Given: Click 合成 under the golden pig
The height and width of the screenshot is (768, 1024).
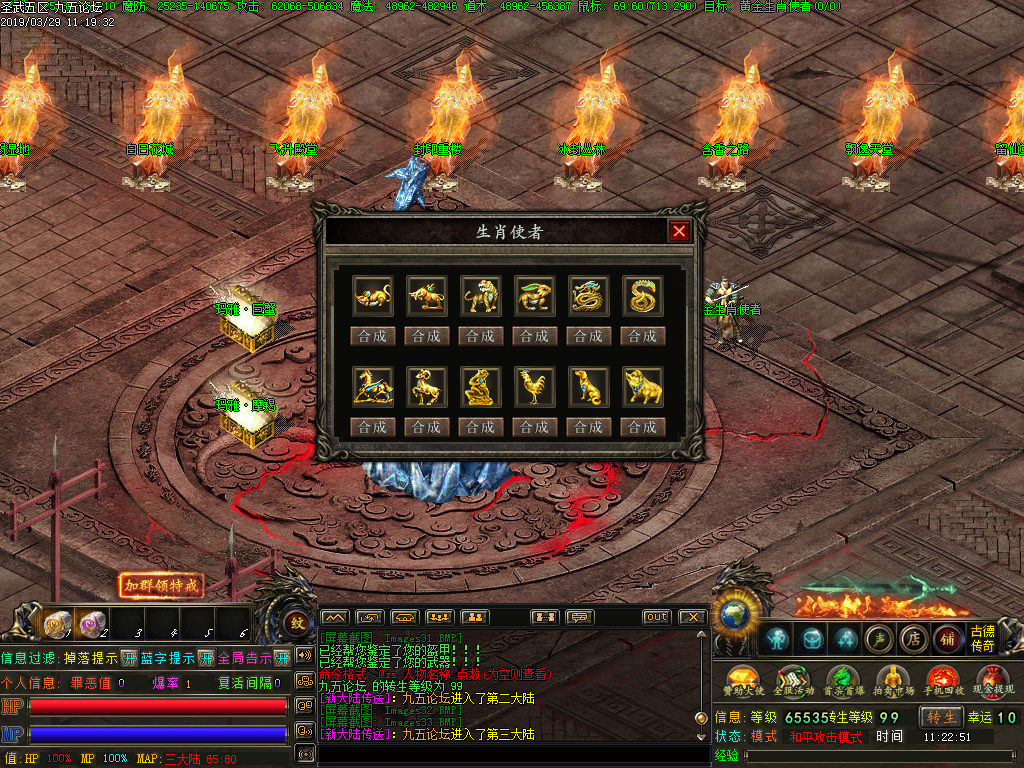Looking at the screenshot, I should pyautogui.click(x=642, y=427).
